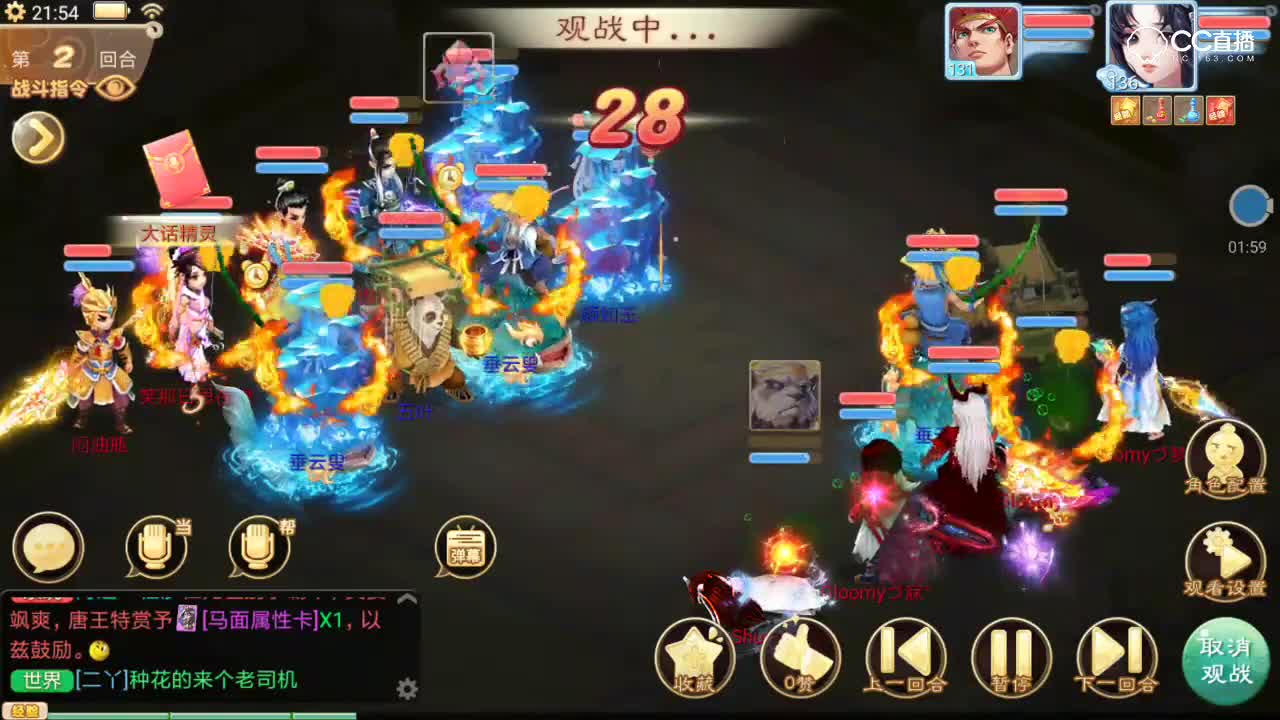Click the 收藏 favorite star icon

click(x=698, y=658)
